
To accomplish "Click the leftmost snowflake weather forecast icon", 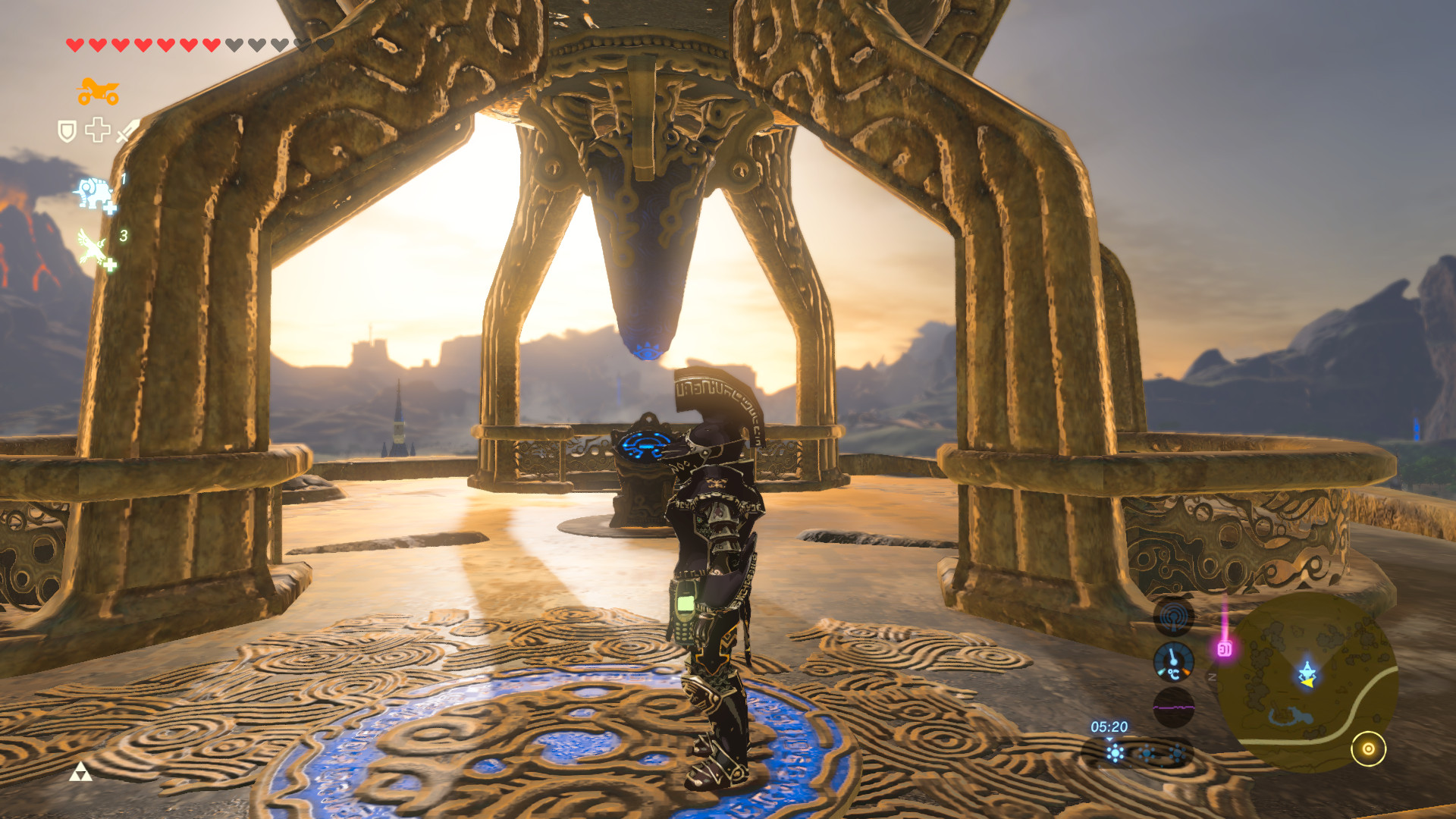I will click(1116, 752).
